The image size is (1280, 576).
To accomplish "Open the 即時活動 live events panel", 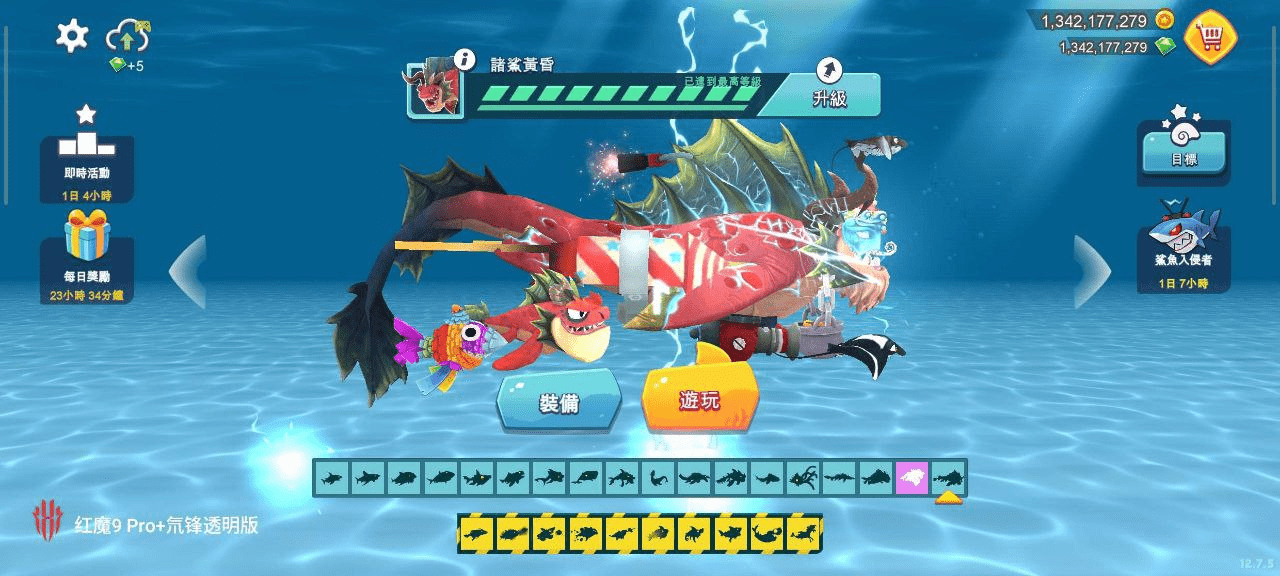I will pyautogui.click(x=87, y=158).
